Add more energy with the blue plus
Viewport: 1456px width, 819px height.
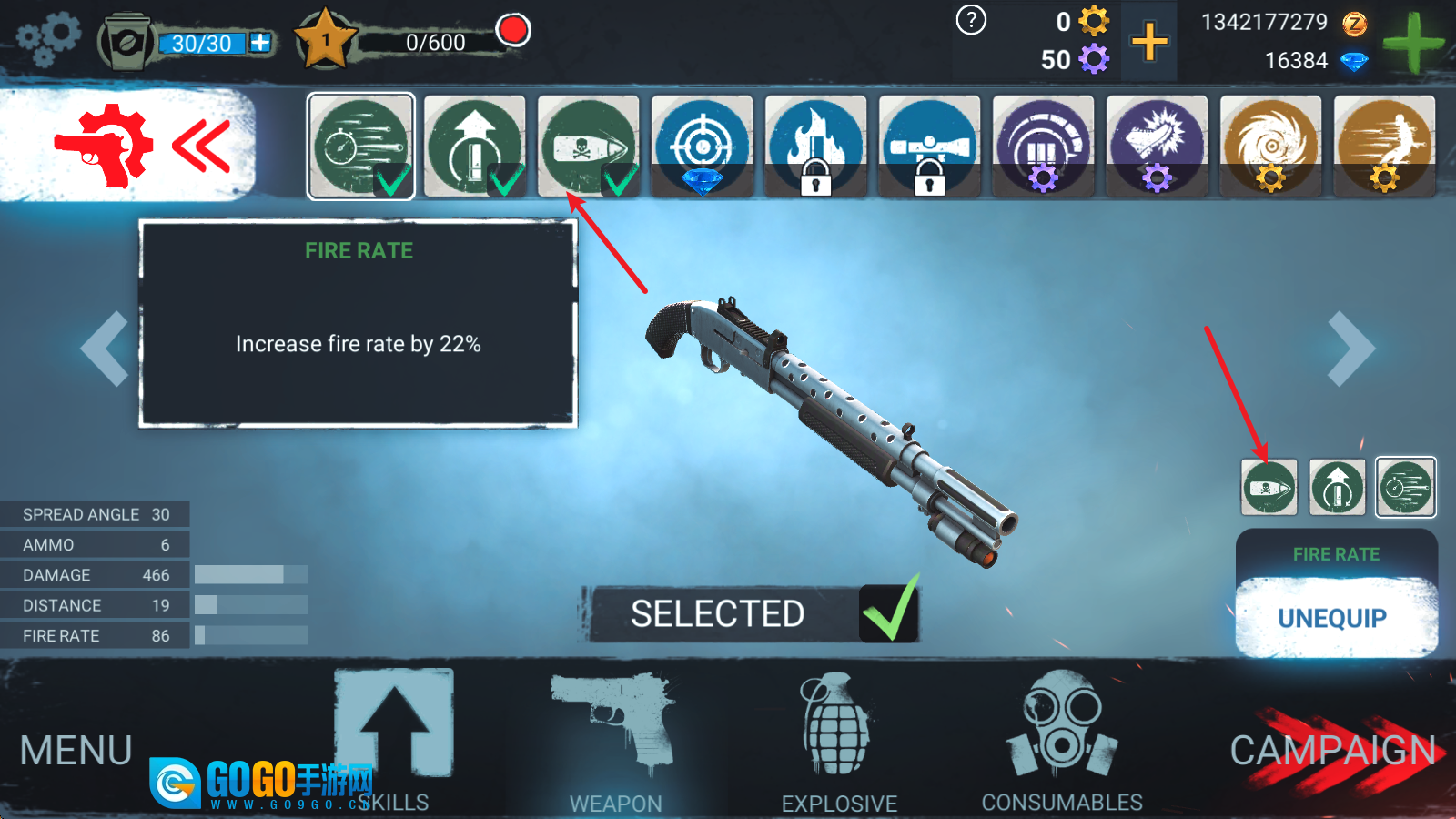point(260,43)
